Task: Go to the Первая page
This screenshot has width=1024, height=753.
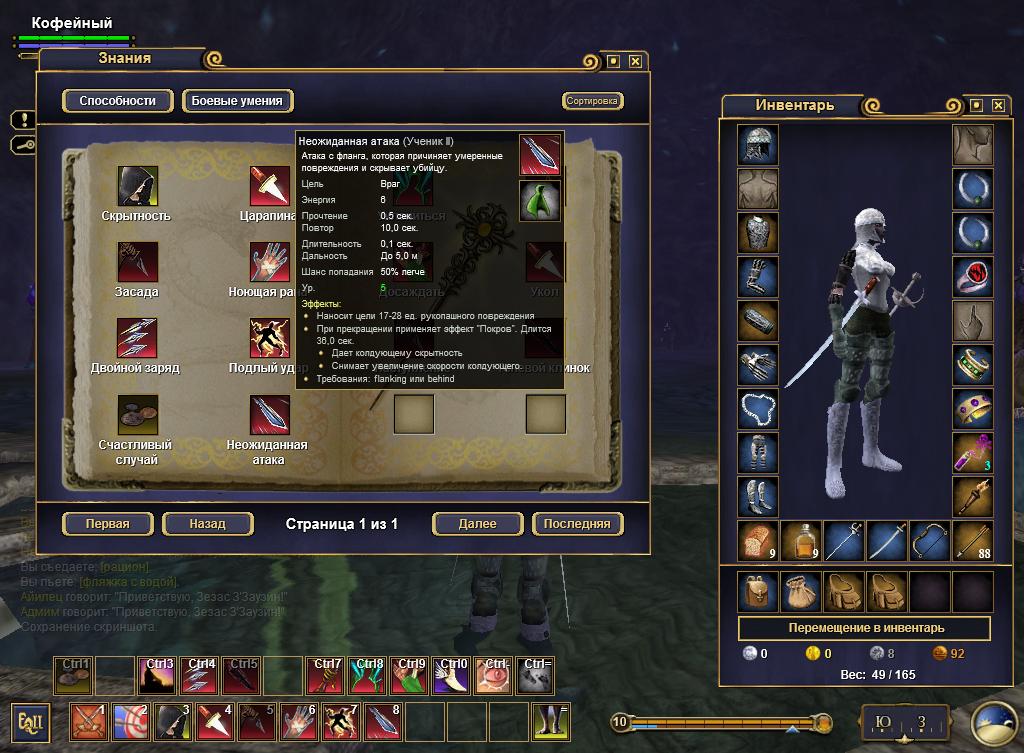Action: click(108, 523)
